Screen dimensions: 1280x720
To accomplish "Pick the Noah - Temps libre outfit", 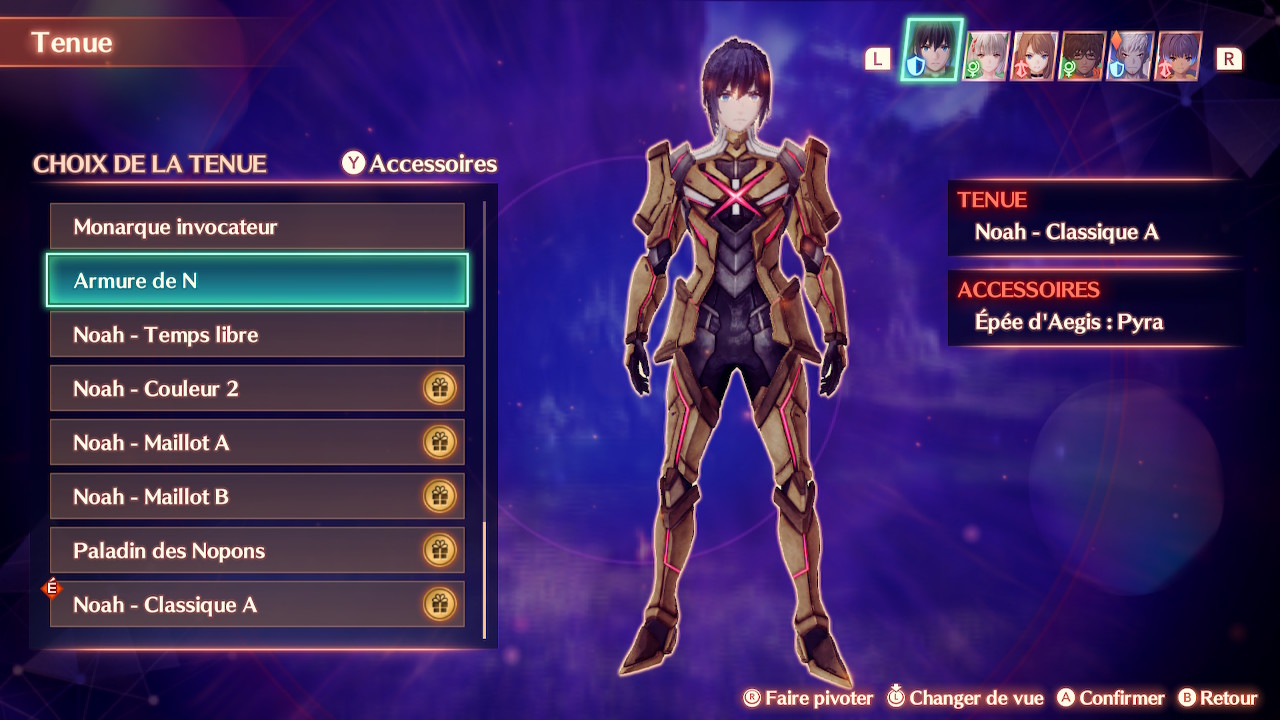I will 257,335.
